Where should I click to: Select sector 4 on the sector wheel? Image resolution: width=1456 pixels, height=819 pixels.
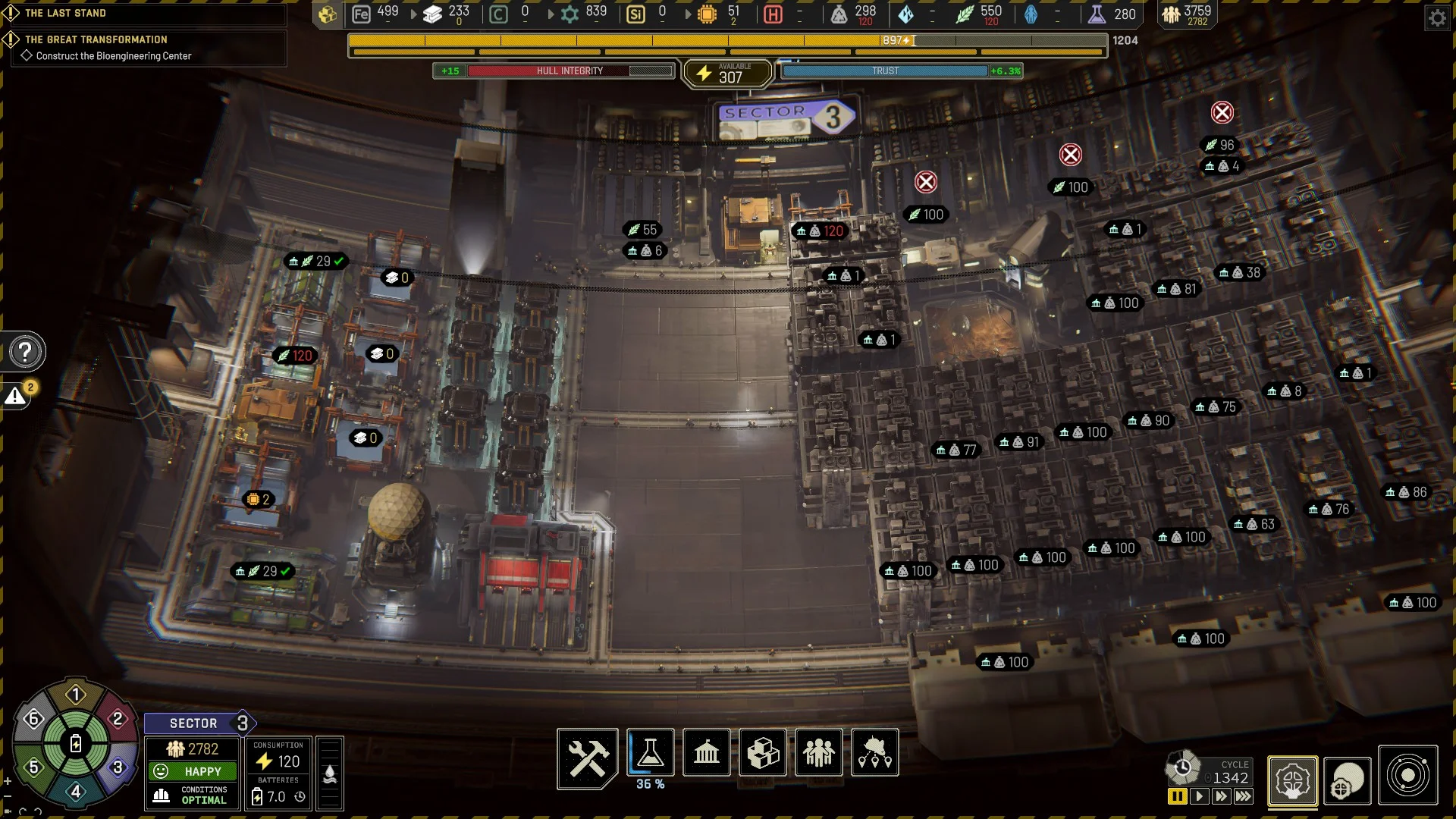pos(76,792)
